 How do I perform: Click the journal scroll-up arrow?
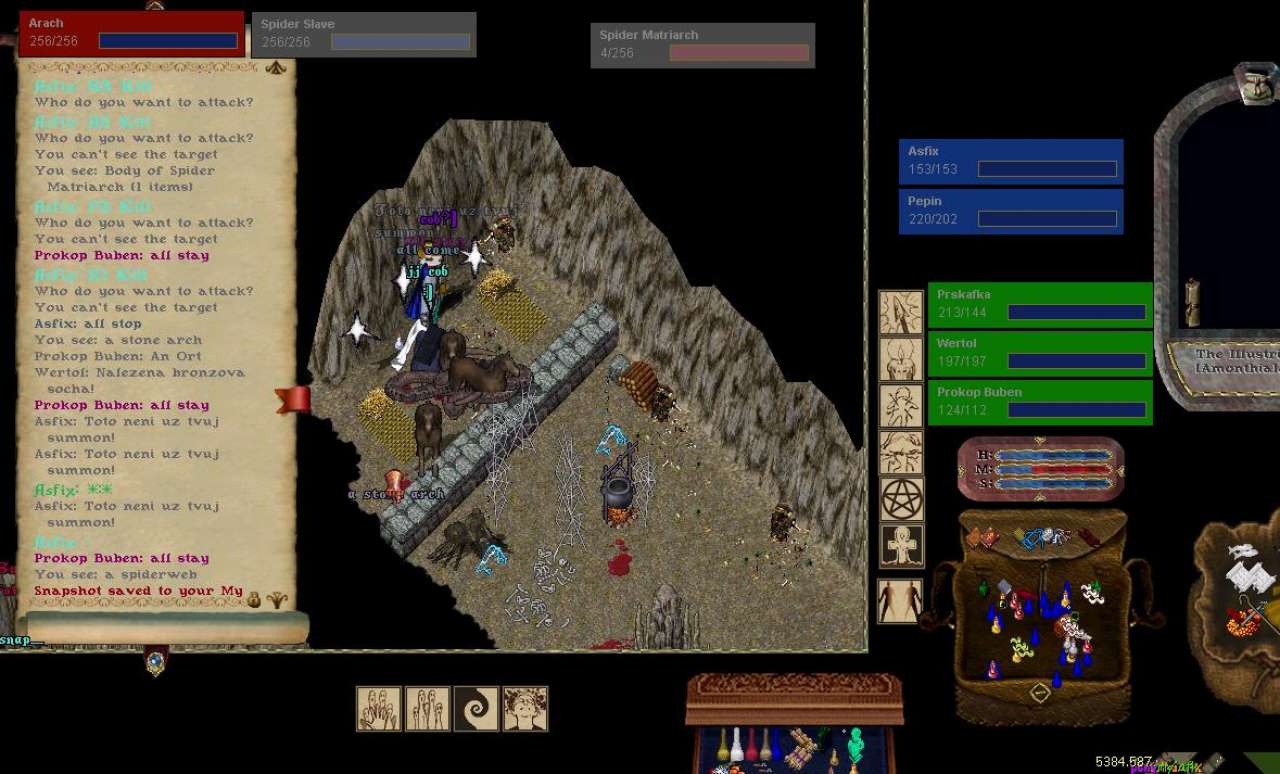(x=276, y=68)
